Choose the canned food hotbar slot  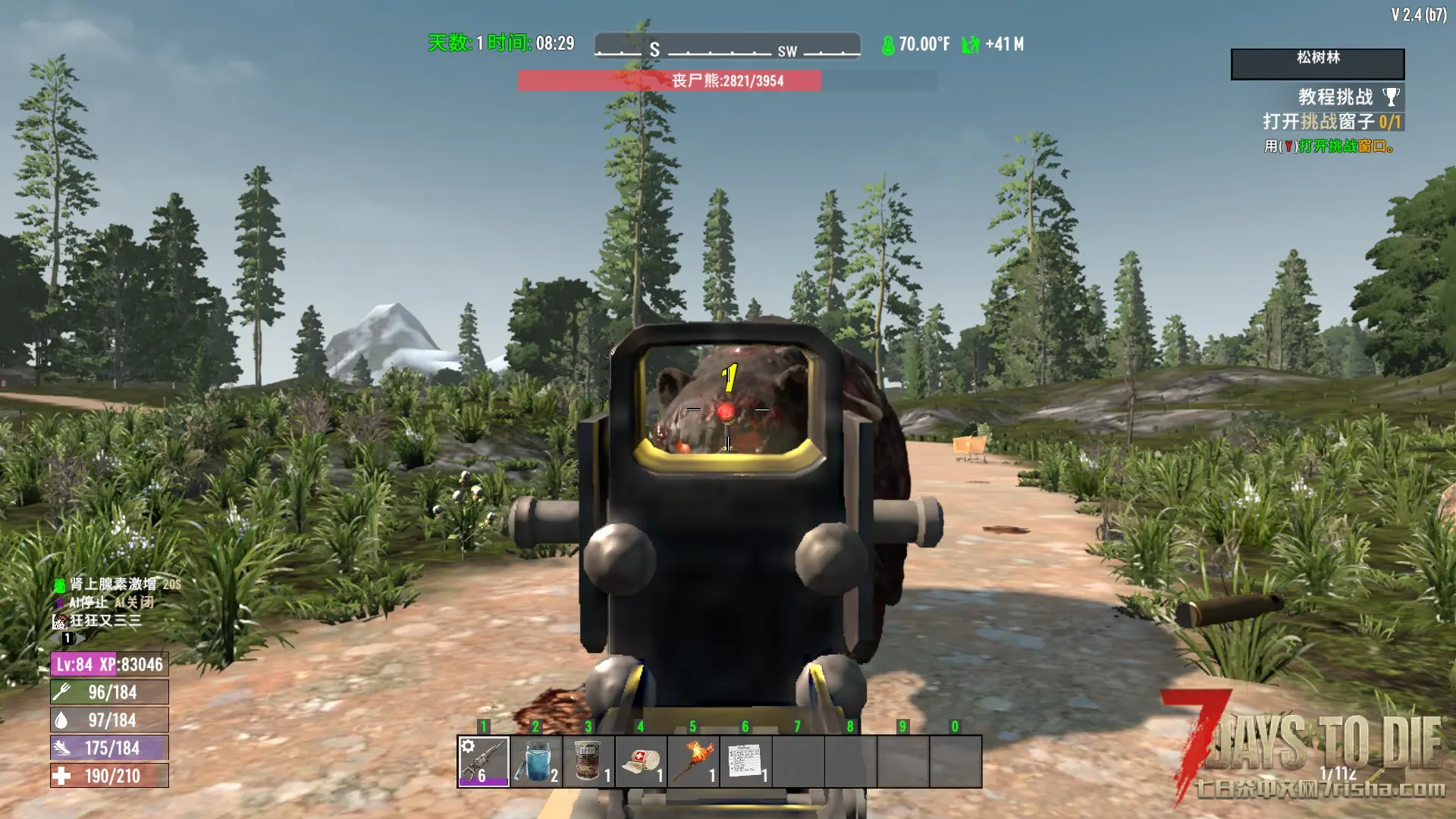pos(588,761)
